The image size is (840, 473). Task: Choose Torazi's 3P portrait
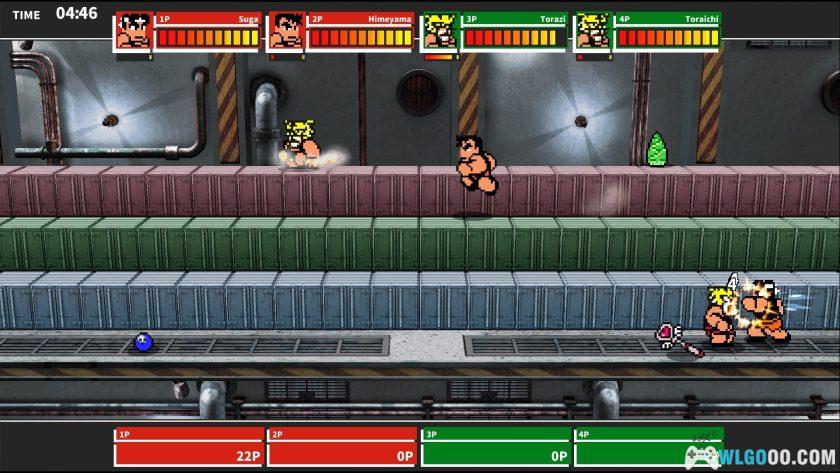(x=440, y=31)
